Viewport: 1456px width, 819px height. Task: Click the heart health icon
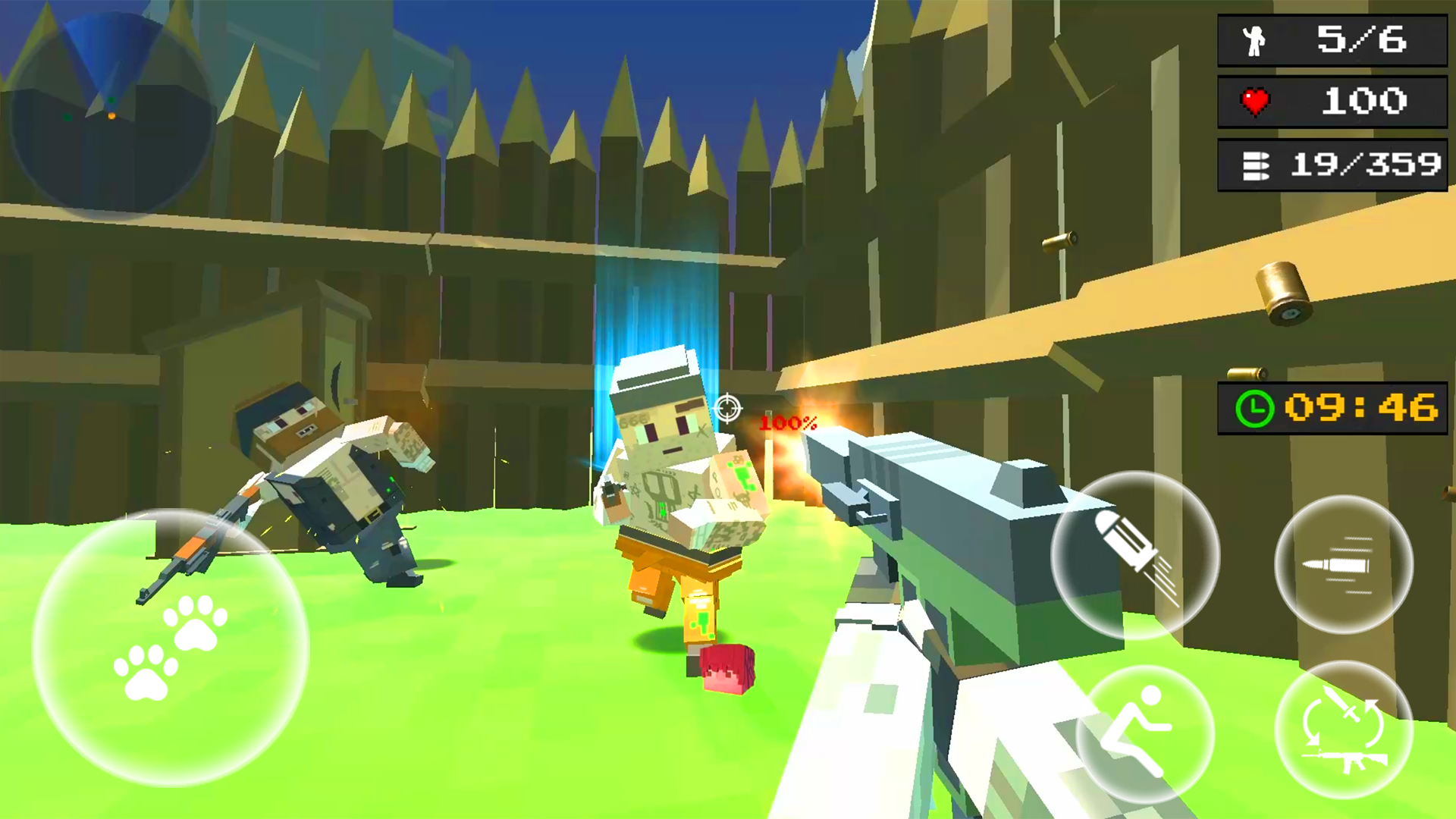tap(1255, 100)
